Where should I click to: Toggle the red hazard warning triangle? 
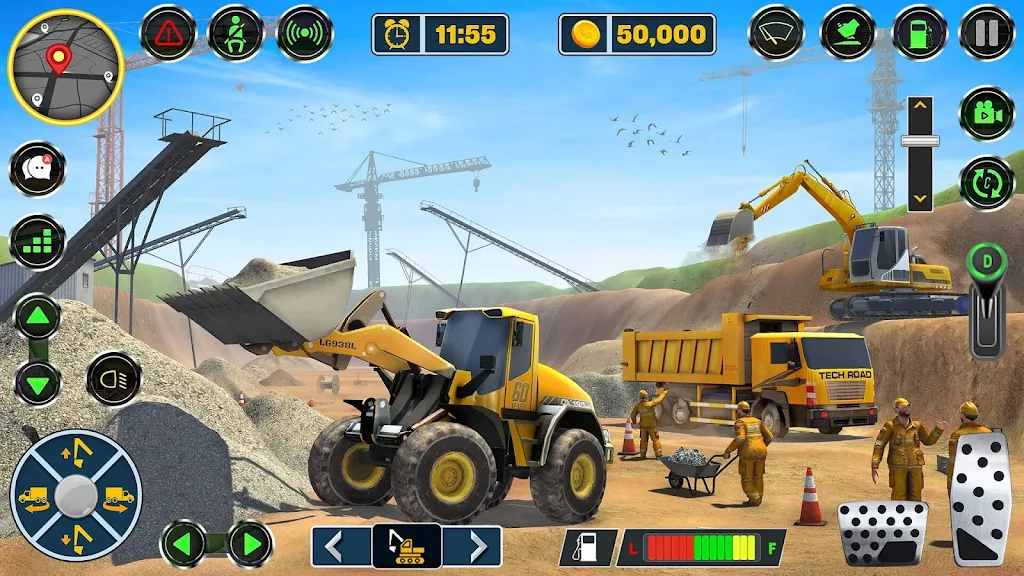pos(168,33)
